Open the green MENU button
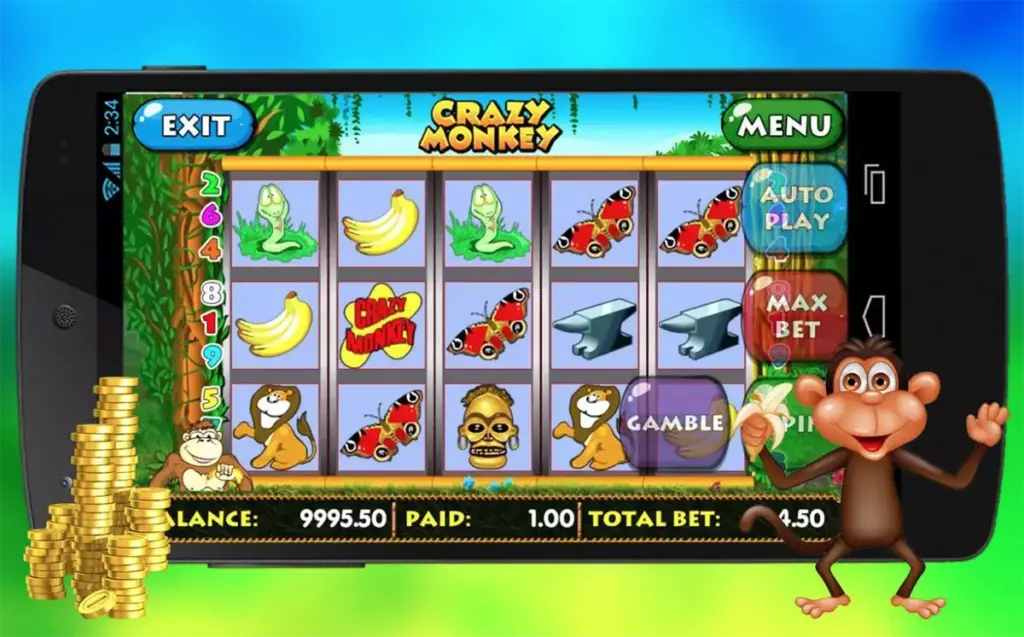This screenshot has width=1024, height=637. coord(784,125)
